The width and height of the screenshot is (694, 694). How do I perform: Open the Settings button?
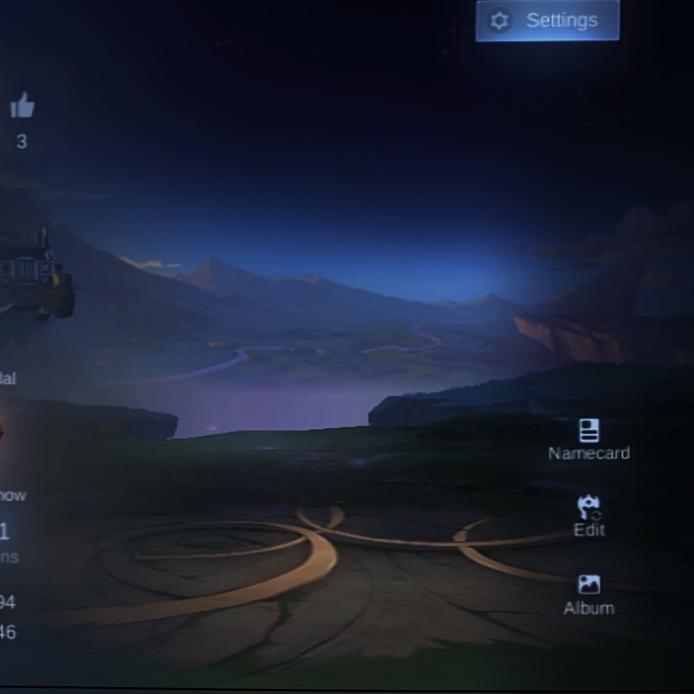[547, 21]
